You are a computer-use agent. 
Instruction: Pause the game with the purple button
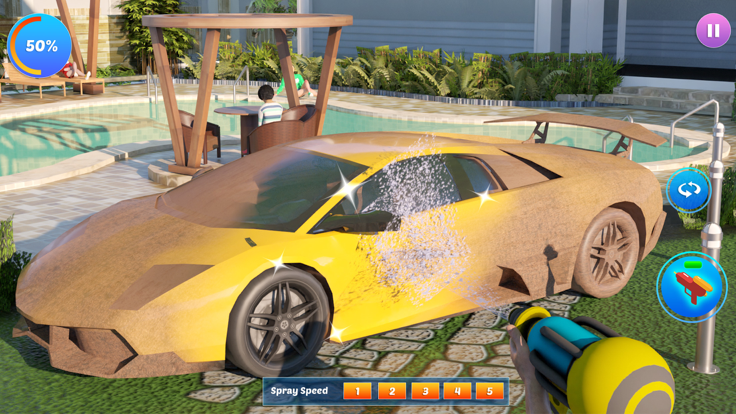tap(713, 30)
